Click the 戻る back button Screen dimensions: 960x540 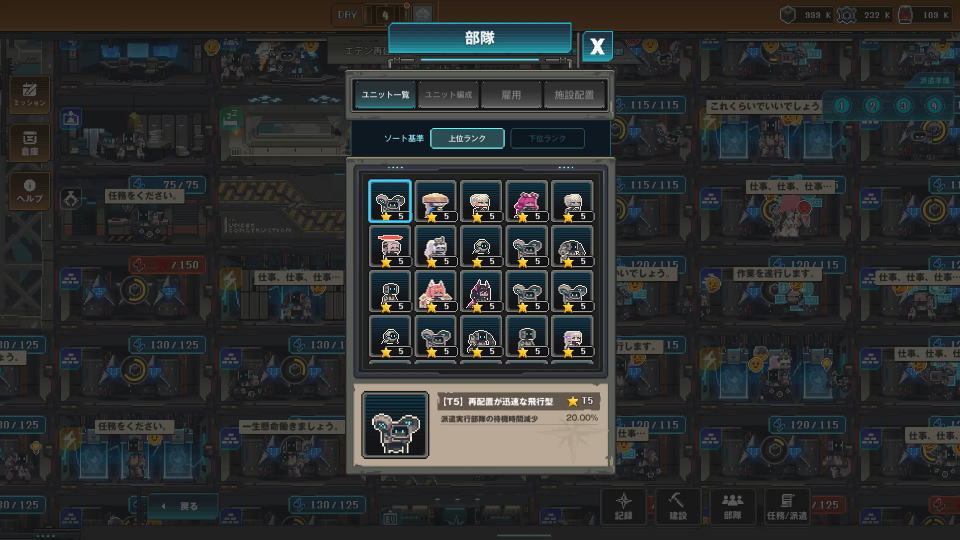pyautogui.click(x=183, y=507)
